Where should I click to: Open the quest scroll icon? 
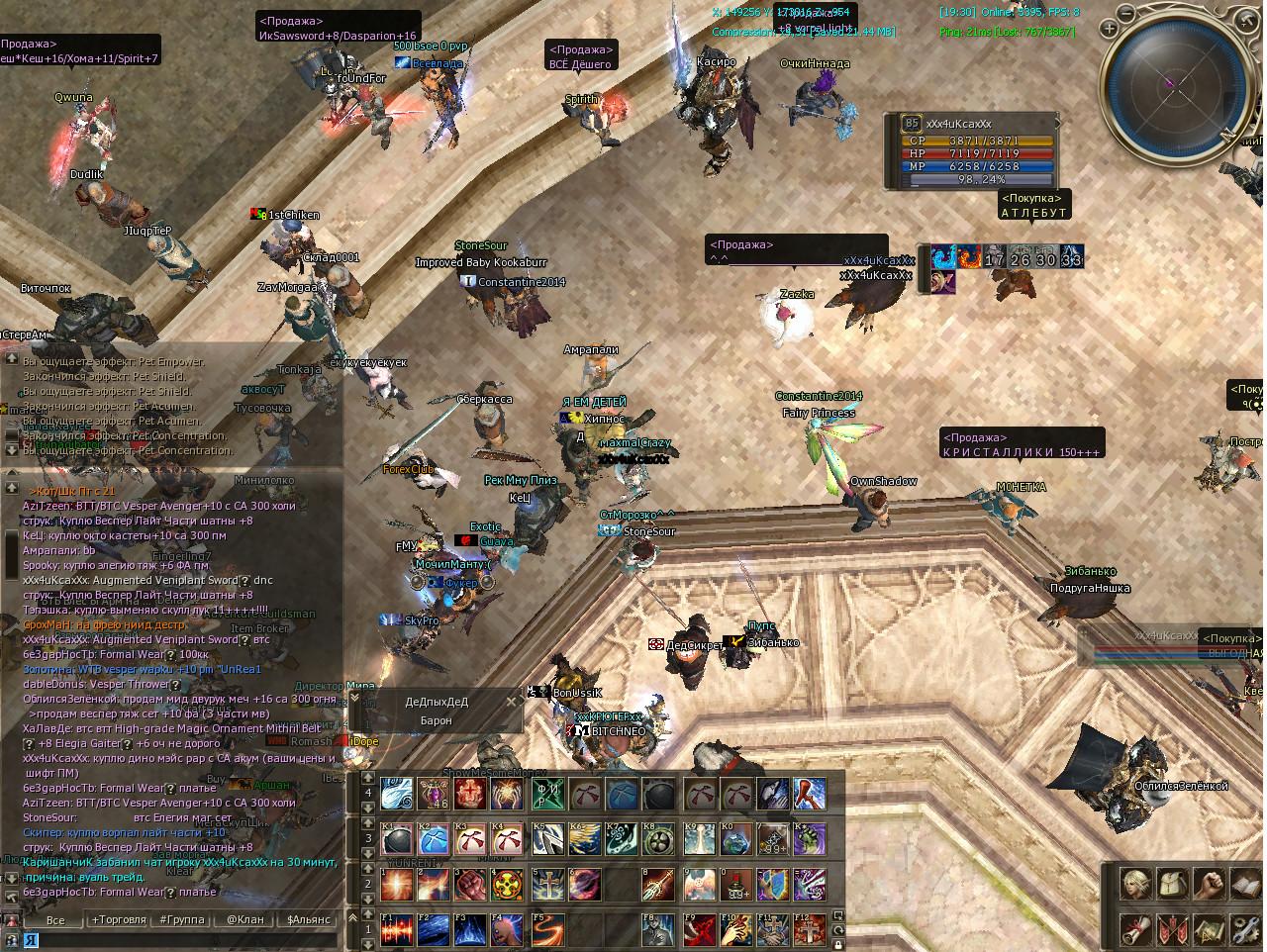coord(1137,929)
